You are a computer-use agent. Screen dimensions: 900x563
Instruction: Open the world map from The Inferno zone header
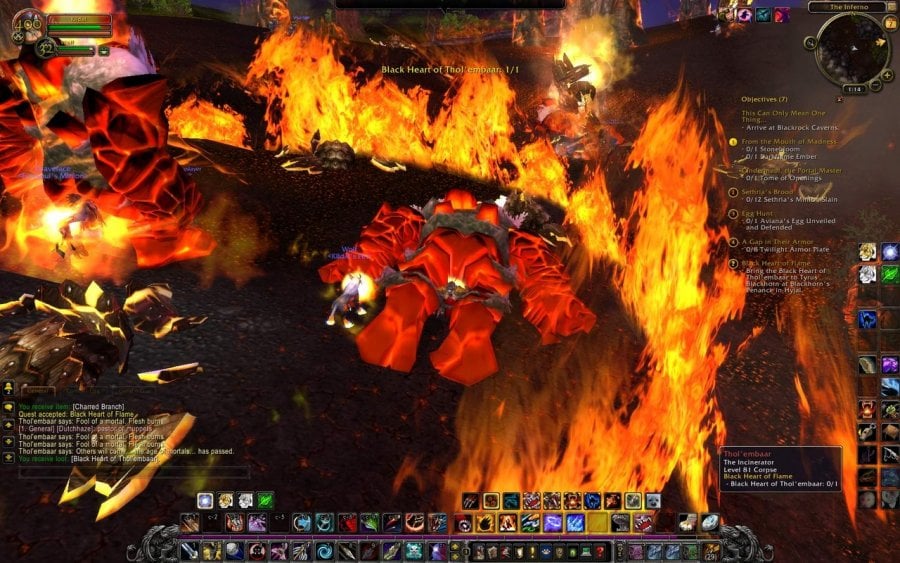(845, 7)
